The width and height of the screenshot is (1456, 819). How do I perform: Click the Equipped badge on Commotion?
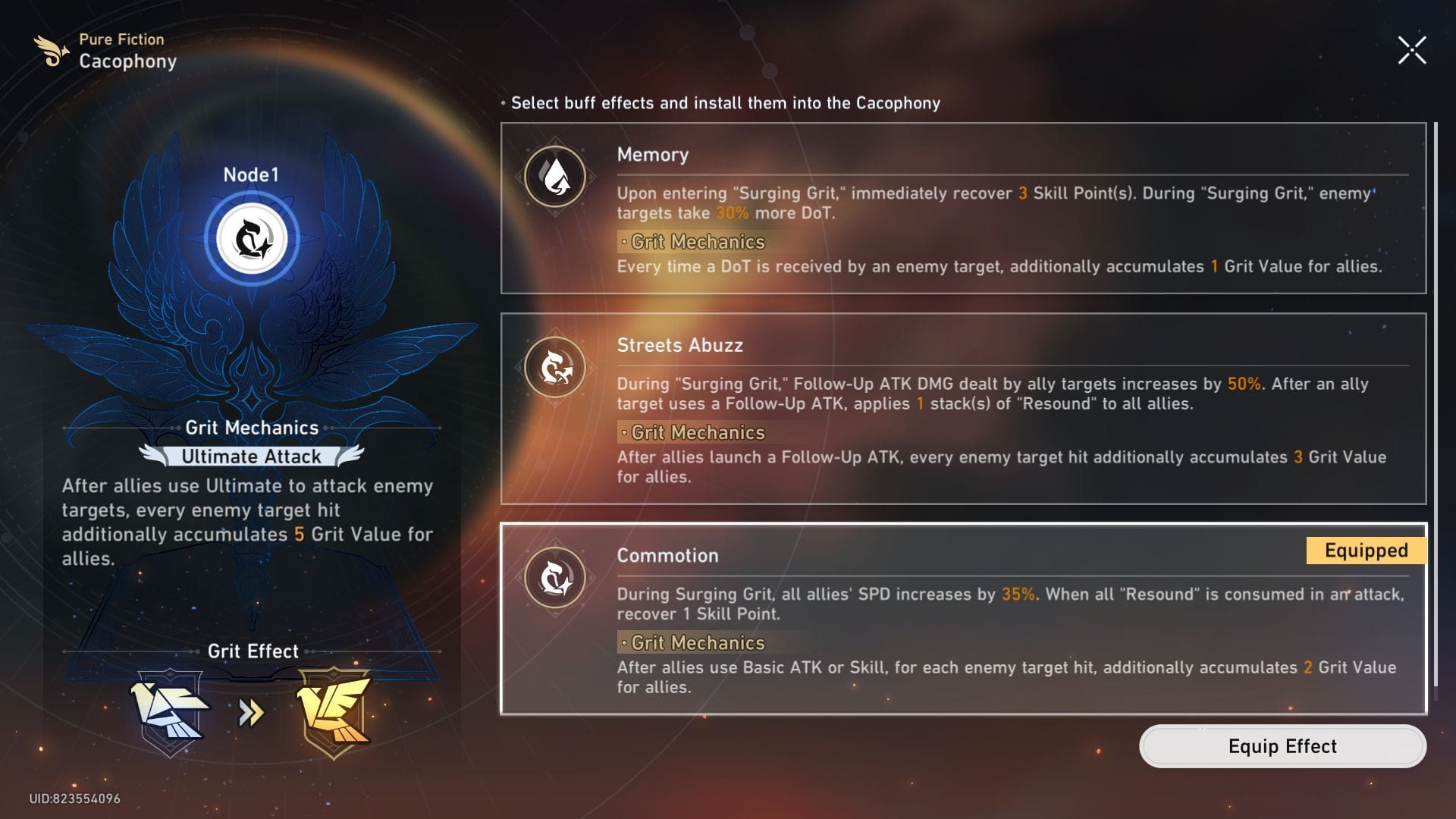tap(1364, 551)
